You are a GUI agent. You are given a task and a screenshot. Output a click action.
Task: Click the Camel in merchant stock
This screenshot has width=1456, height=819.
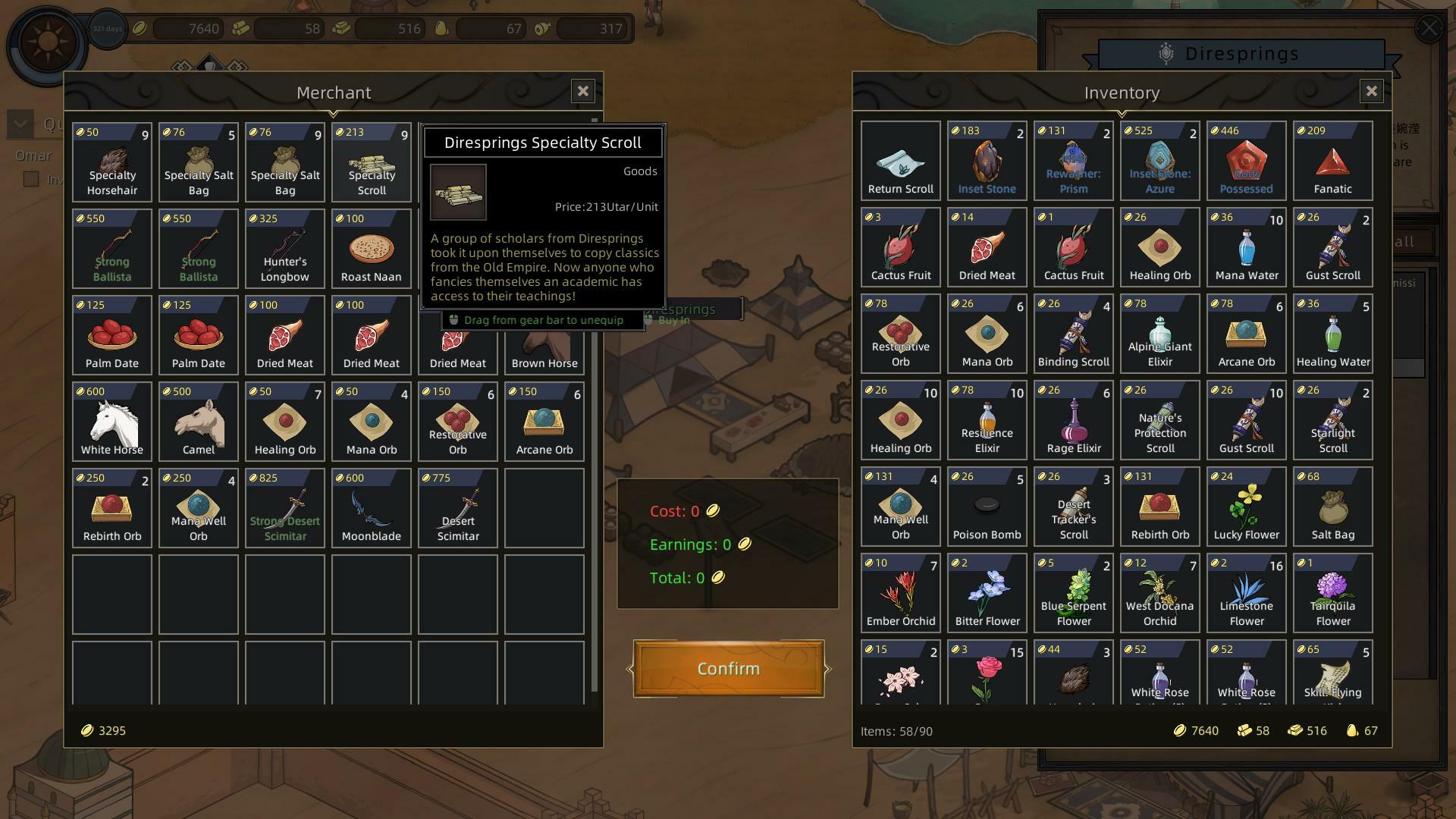(x=199, y=422)
